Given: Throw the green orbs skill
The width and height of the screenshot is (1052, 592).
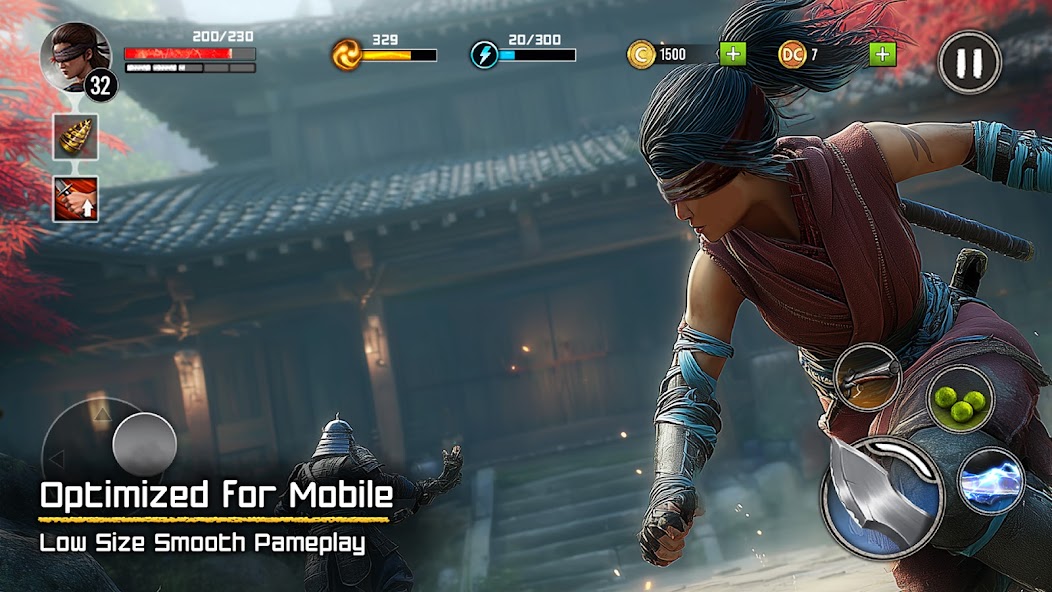Looking at the screenshot, I should [960, 400].
